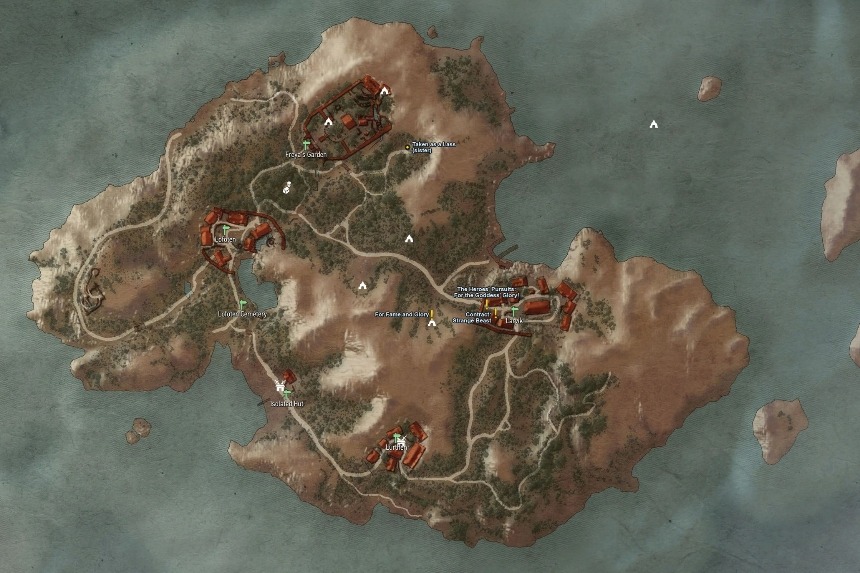Select the white icon south of Freya's Garden
Viewport: 860px width, 573px height.
287,186
